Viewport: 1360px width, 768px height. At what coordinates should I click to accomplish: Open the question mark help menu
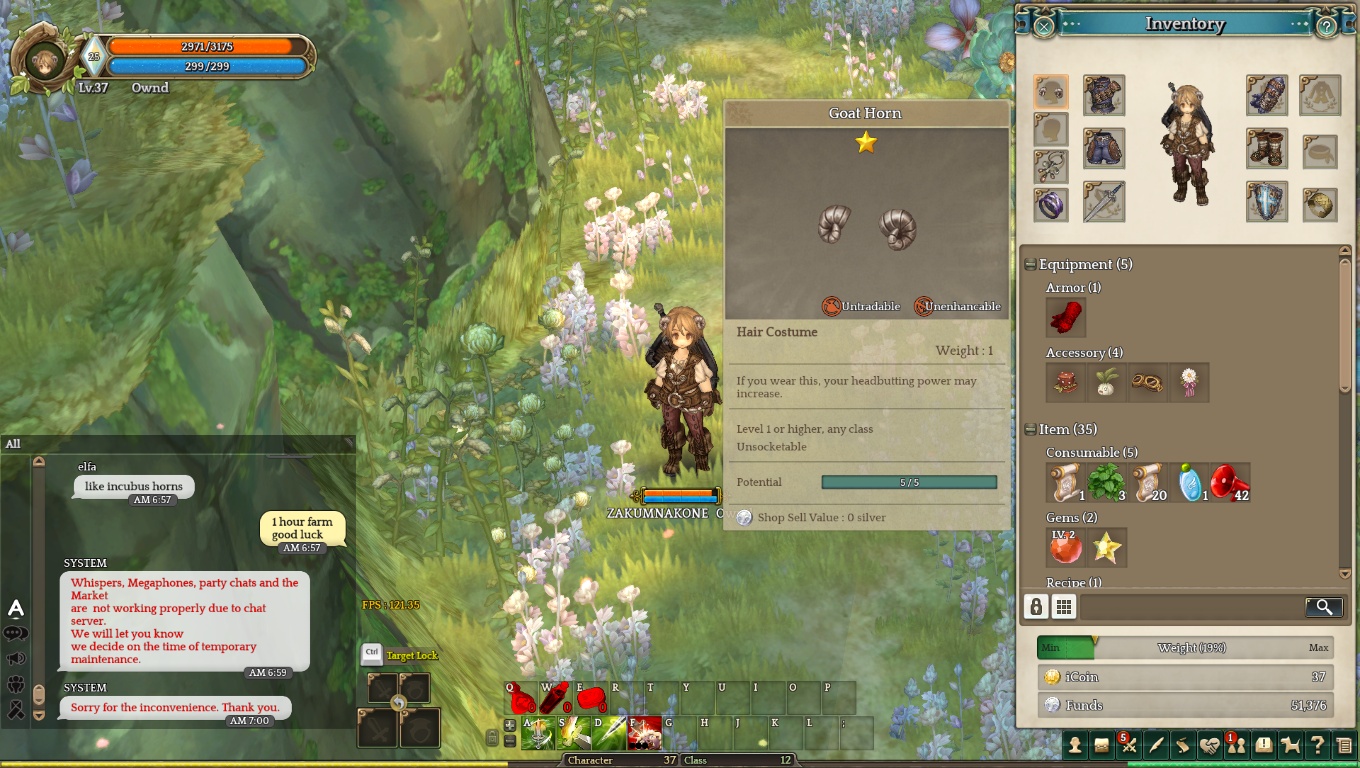click(x=1318, y=745)
